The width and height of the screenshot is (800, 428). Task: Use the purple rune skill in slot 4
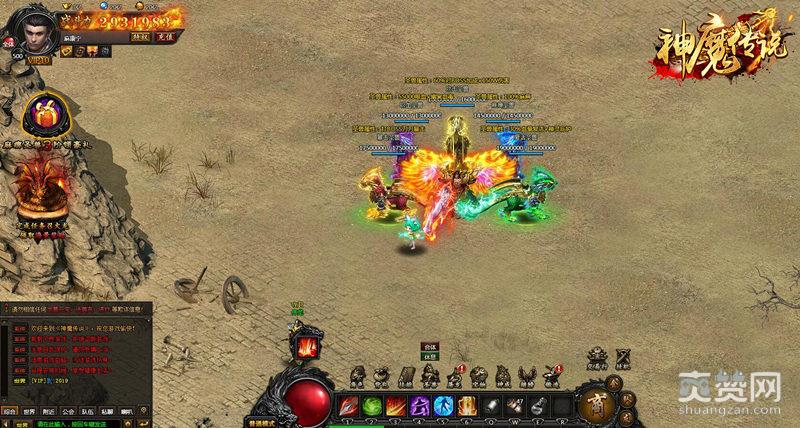tap(420, 406)
